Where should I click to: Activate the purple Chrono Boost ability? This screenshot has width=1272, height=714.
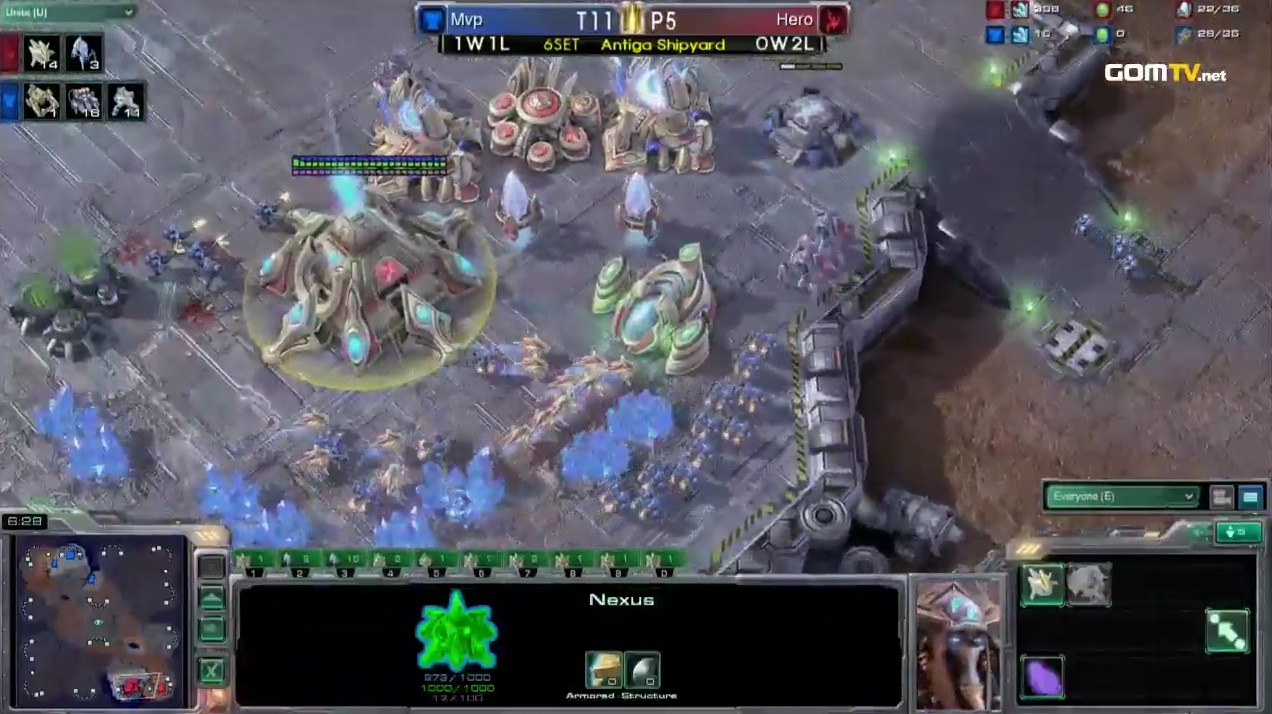click(x=1042, y=676)
